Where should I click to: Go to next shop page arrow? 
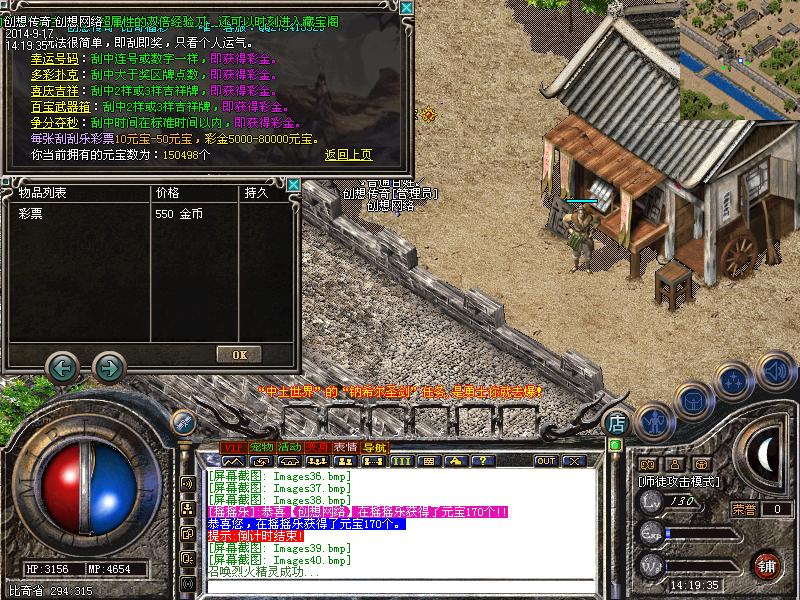click(x=108, y=368)
